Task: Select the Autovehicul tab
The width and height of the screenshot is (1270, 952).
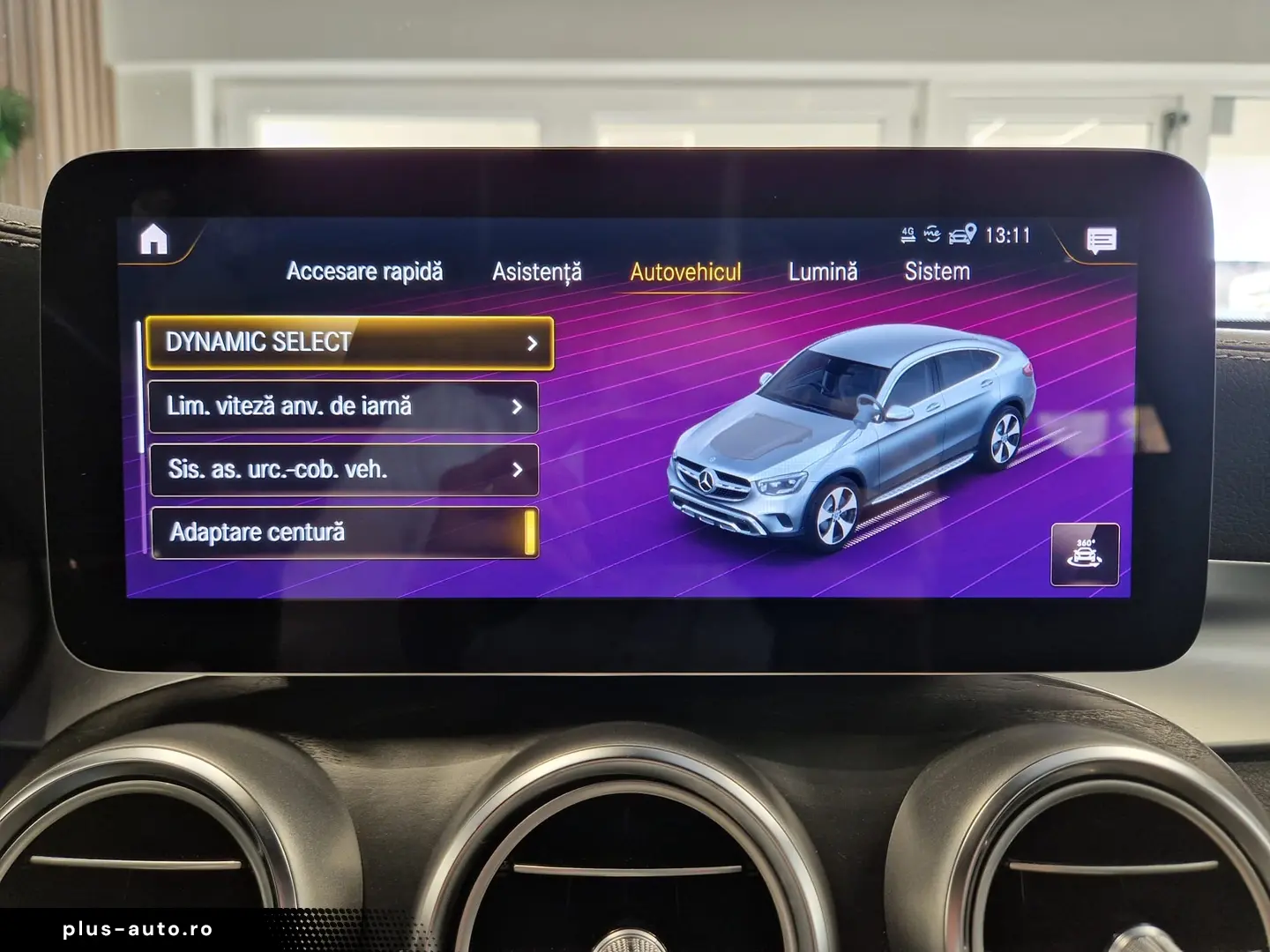Action: click(x=685, y=271)
